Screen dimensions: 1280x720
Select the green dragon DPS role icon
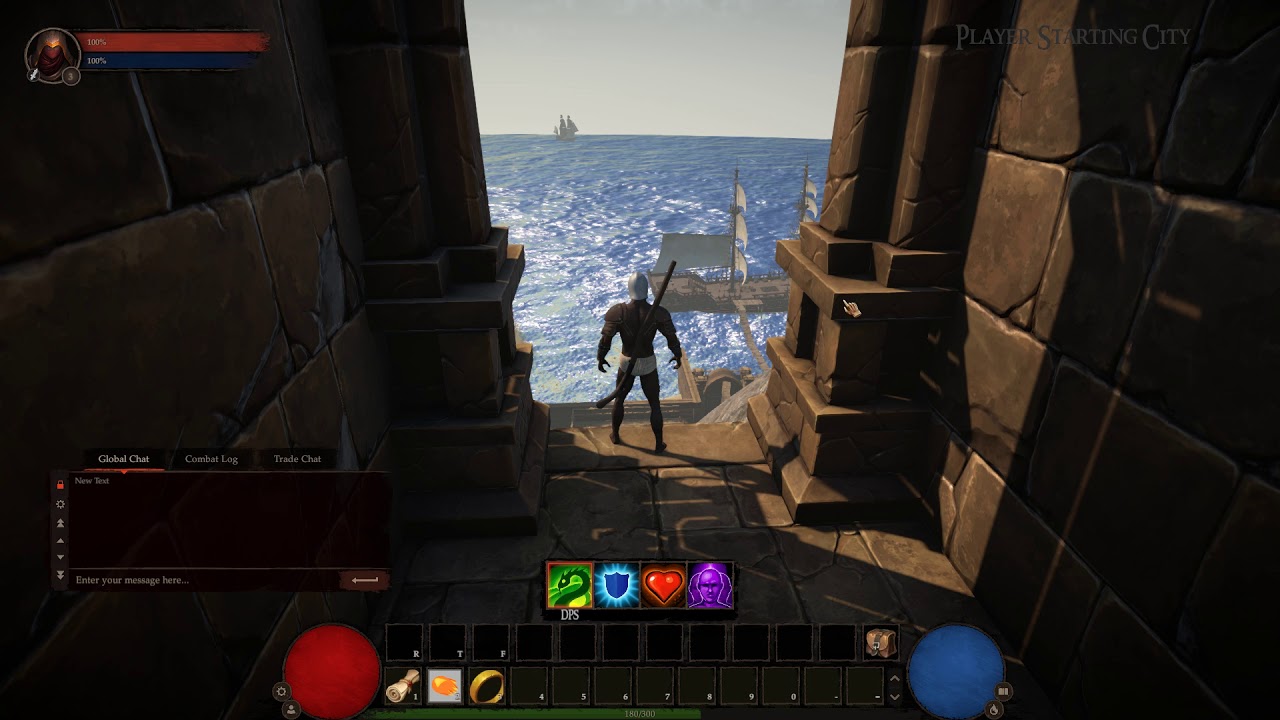570,586
